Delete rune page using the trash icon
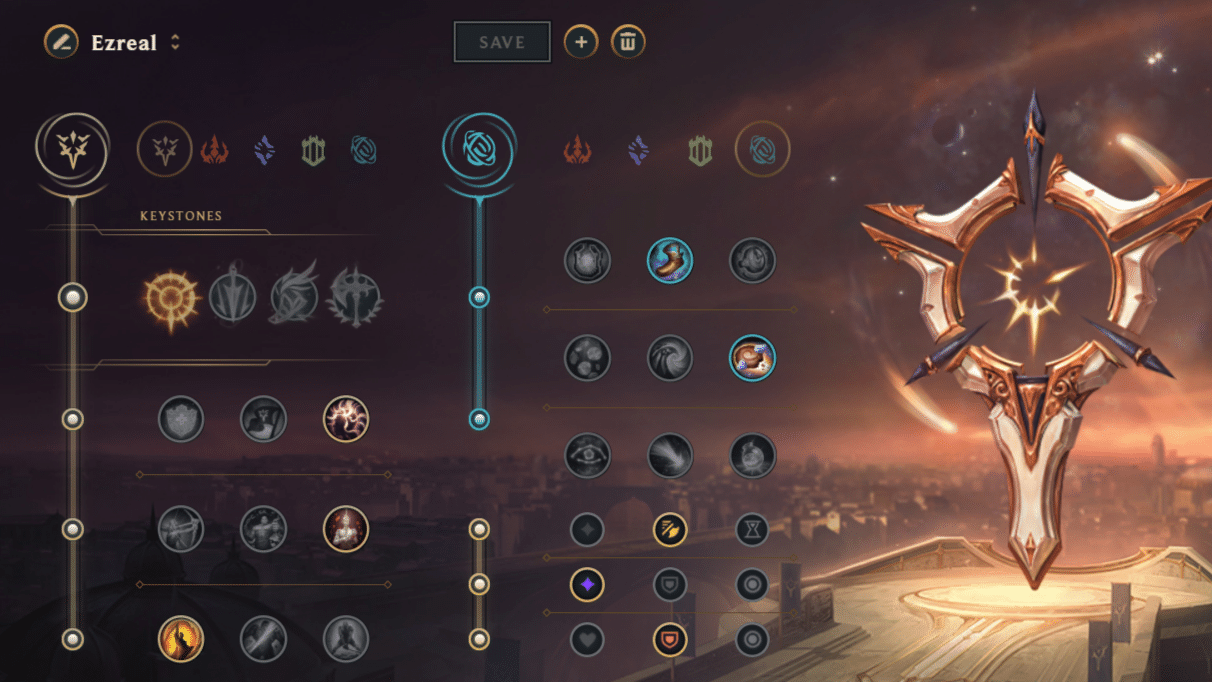 click(628, 42)
